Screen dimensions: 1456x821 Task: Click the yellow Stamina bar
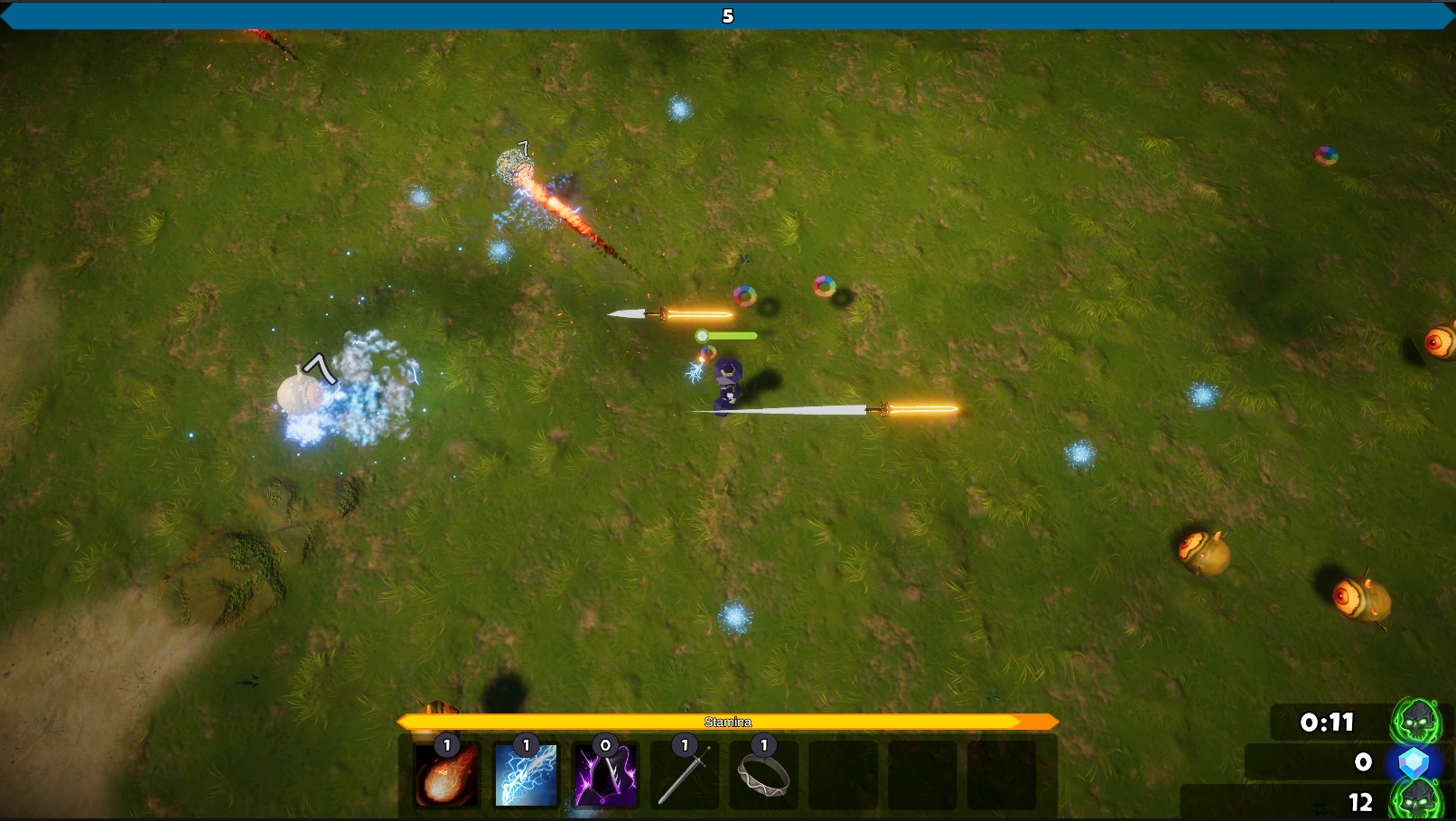coord(728,722)
